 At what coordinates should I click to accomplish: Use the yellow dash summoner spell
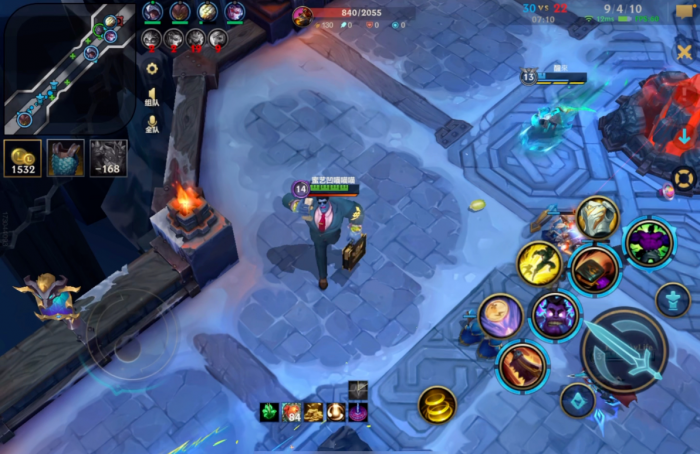[539, 263]
